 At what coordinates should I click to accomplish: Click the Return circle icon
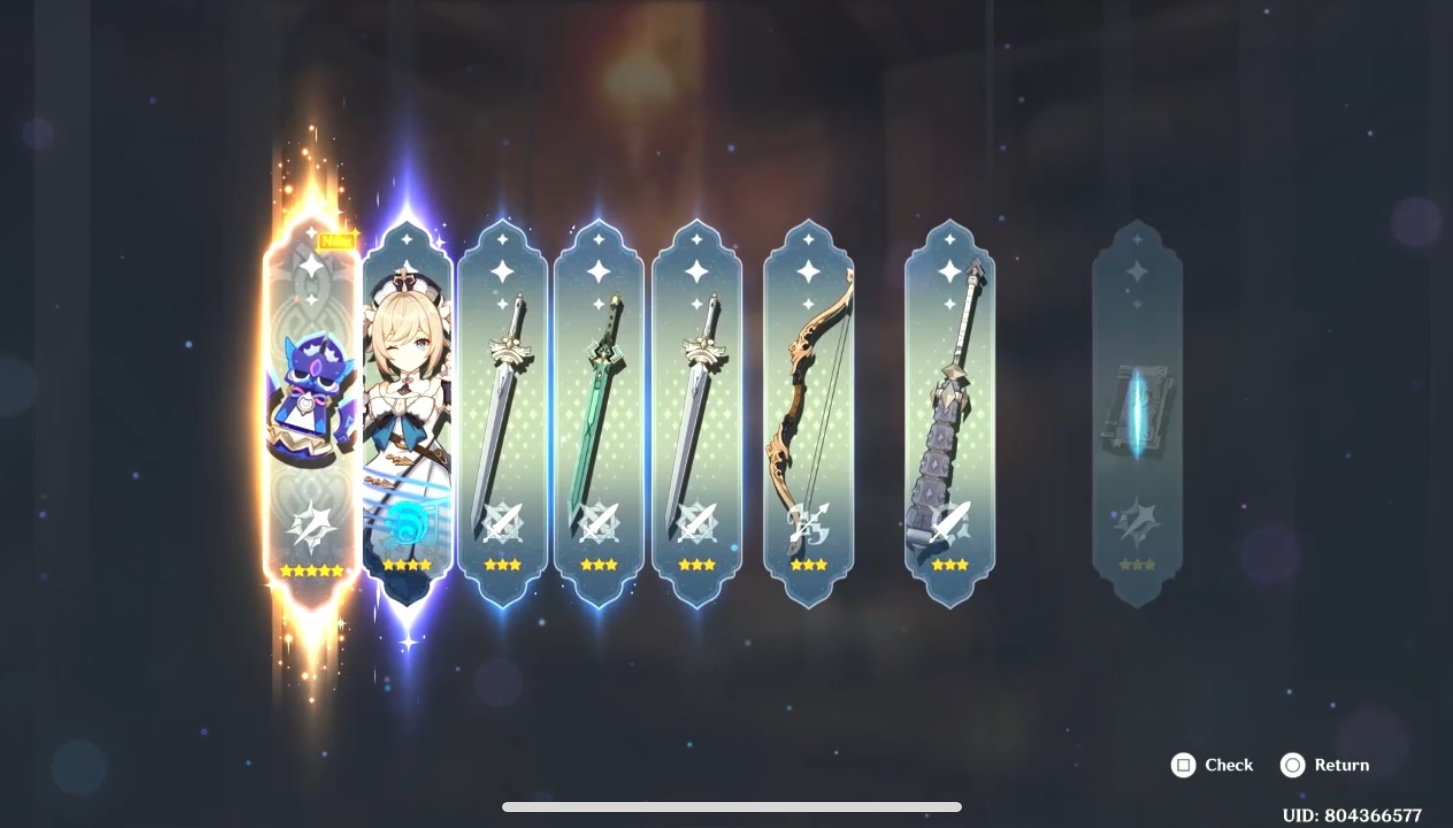[1291, 765]
